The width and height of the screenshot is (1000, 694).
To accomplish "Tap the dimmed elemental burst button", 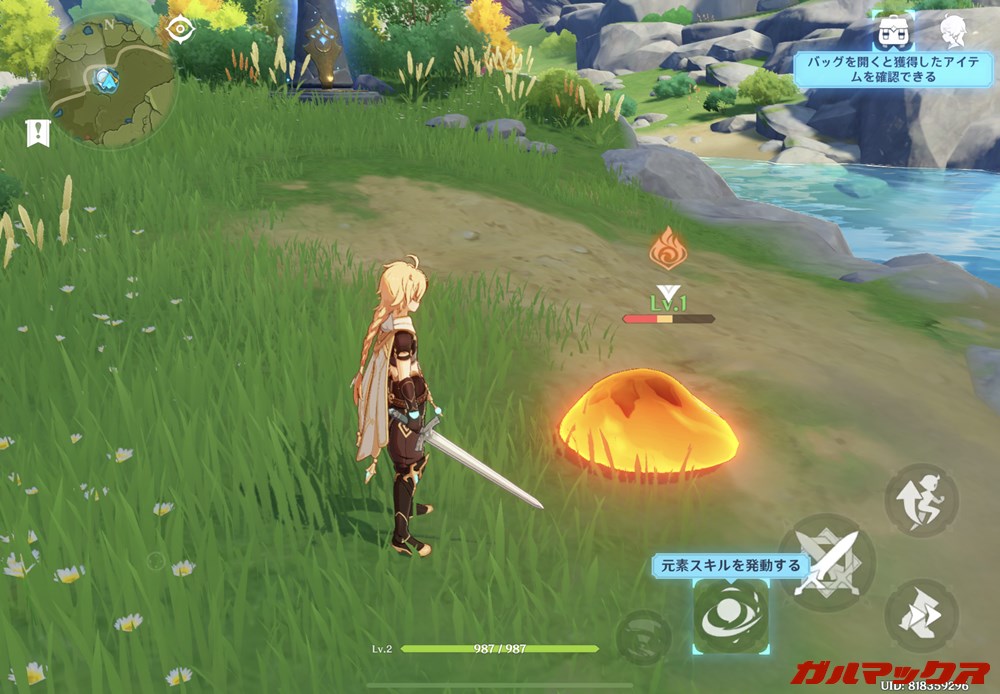I will click(641, 636).
